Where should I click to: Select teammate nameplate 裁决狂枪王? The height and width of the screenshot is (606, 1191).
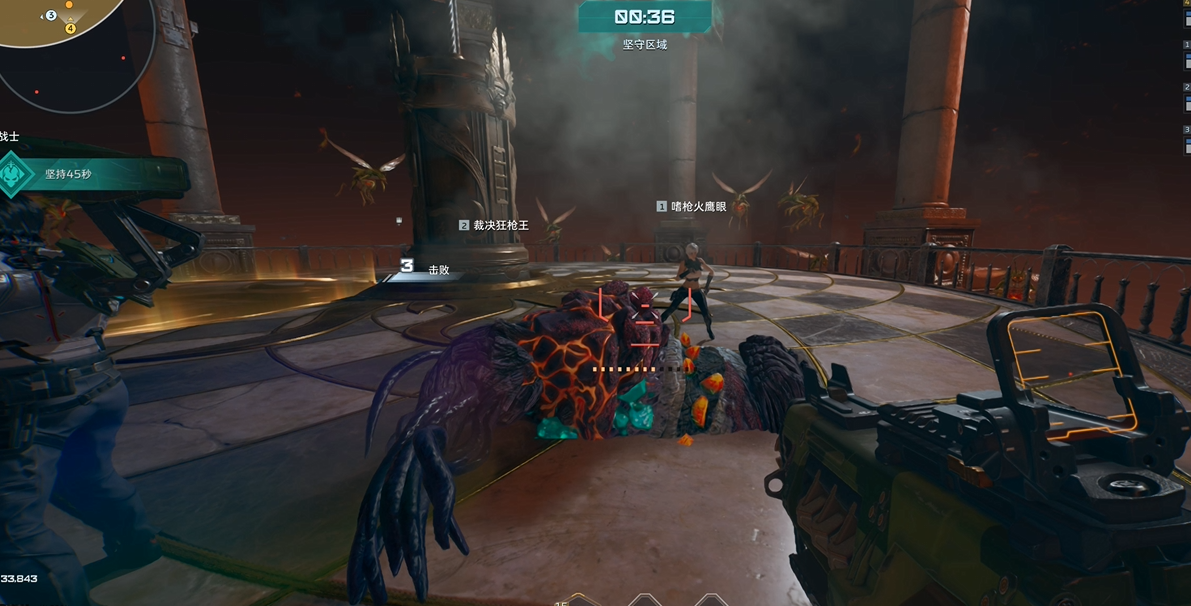click(x=494, y=226)
